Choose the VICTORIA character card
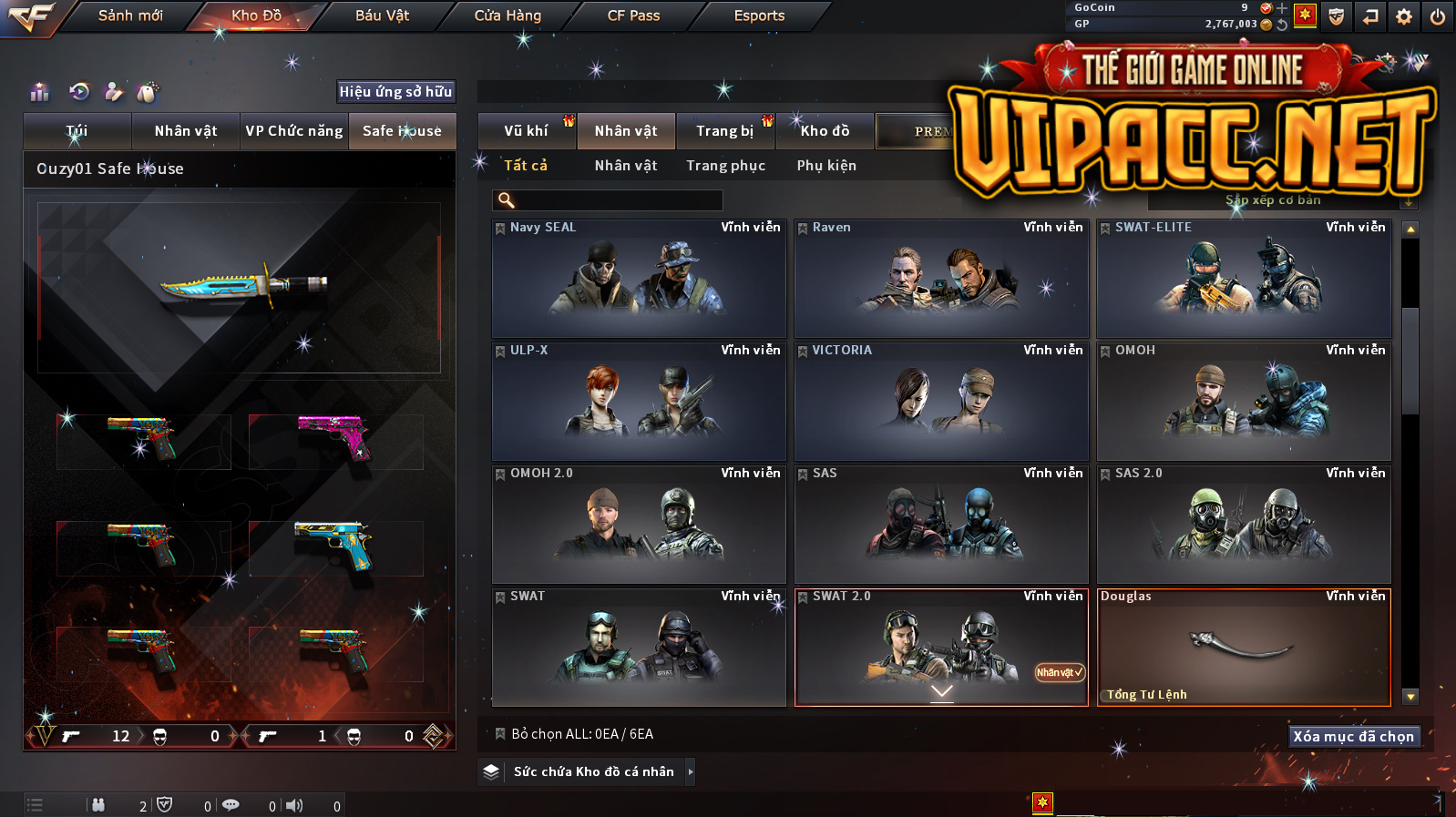Image resolution: width=1456 pixels, height=817 pixels. [941, 402]
